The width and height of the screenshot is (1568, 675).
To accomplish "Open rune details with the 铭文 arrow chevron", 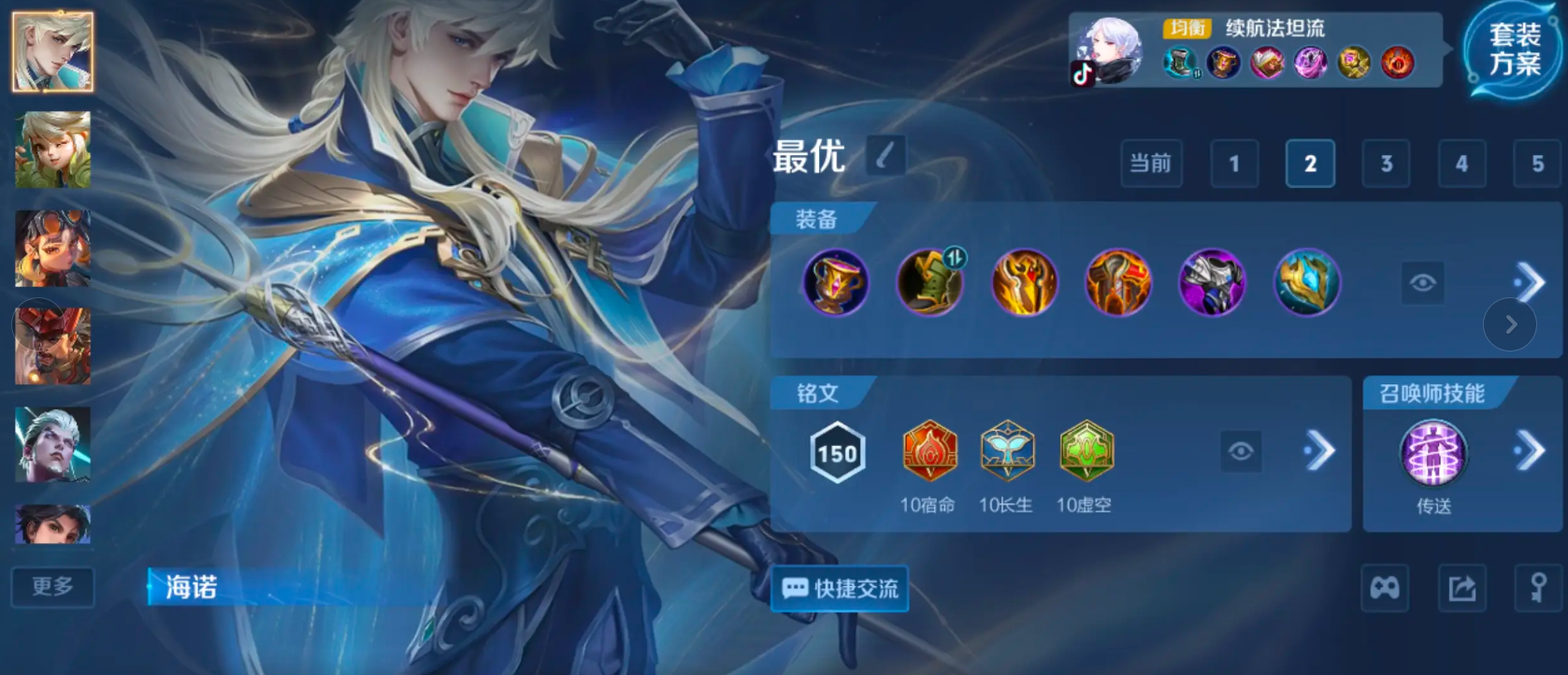I will tap(1318, 452).
